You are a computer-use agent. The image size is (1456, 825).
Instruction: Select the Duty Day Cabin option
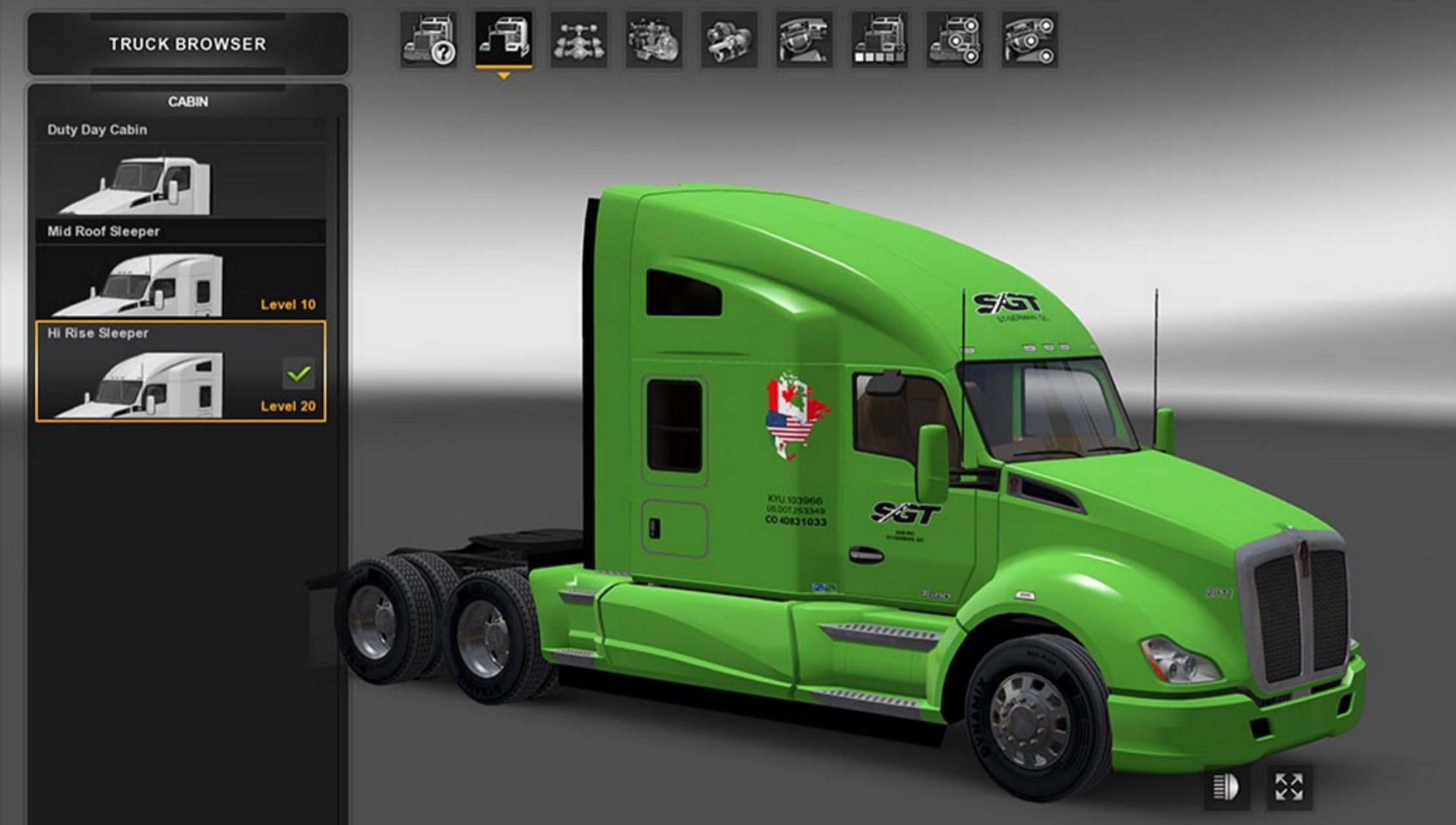point(180,168)
